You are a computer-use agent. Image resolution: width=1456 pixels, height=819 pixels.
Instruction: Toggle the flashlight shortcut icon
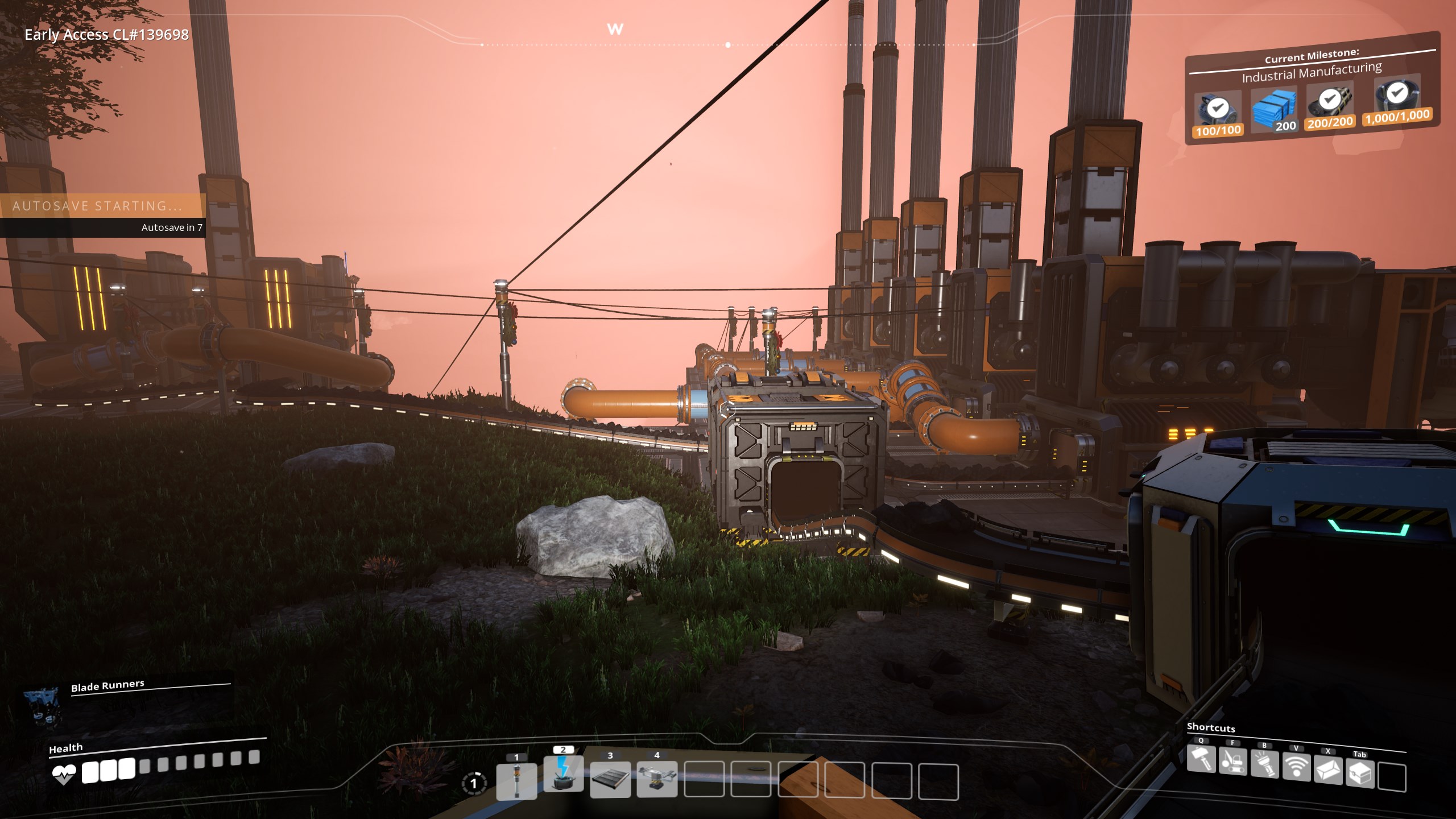[1264, 764]
